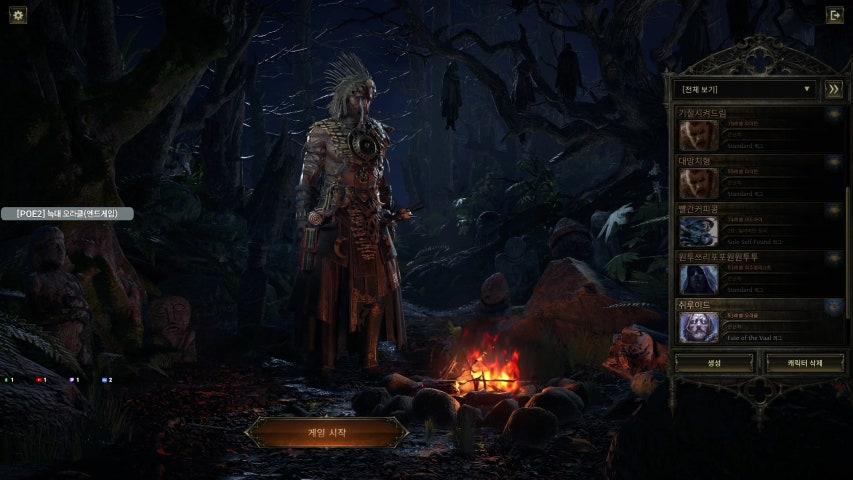Viewport: 853px width, 480px height.
Task: Open the settings gear icon
Action: point(18,15)
